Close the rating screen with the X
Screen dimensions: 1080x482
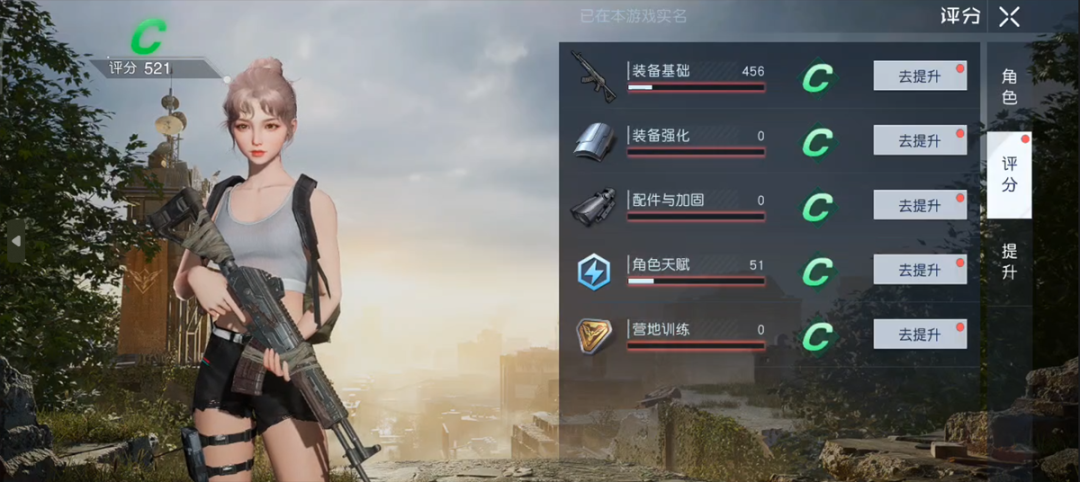pos(1009,16)
